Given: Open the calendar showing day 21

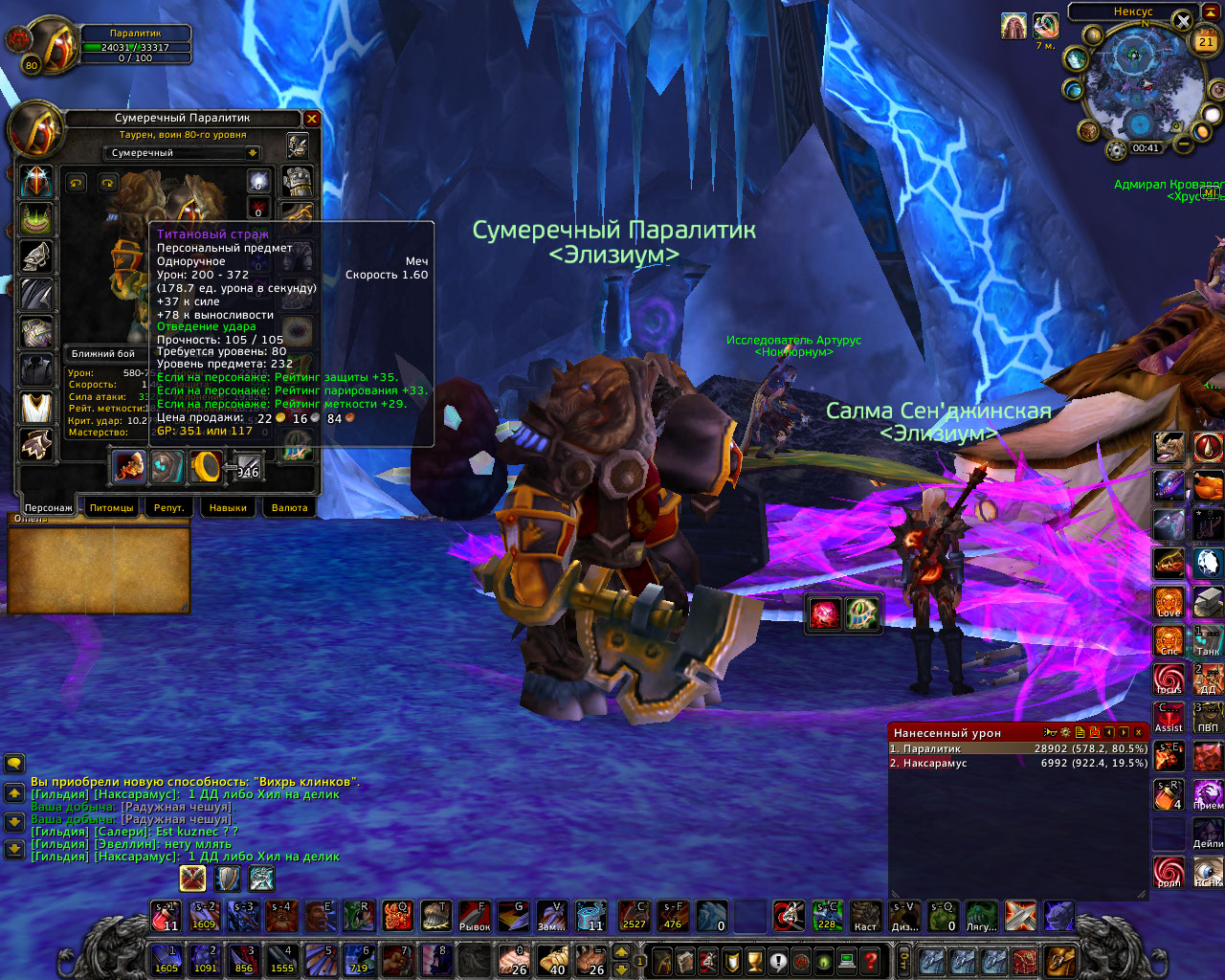Looking at the screenshot, I should click(x=1206, y=41).
